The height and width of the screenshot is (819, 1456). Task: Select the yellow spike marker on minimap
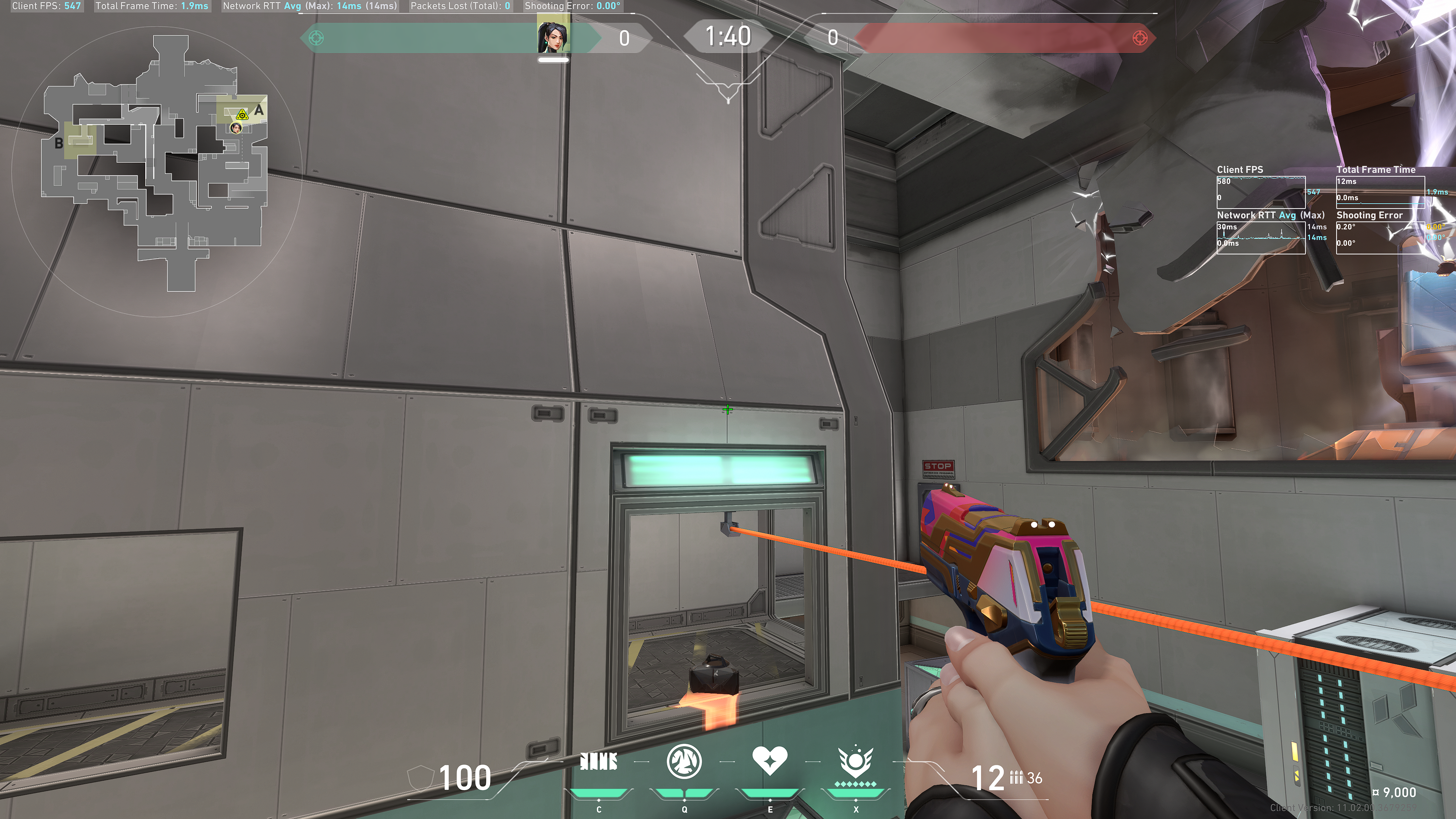242,115
